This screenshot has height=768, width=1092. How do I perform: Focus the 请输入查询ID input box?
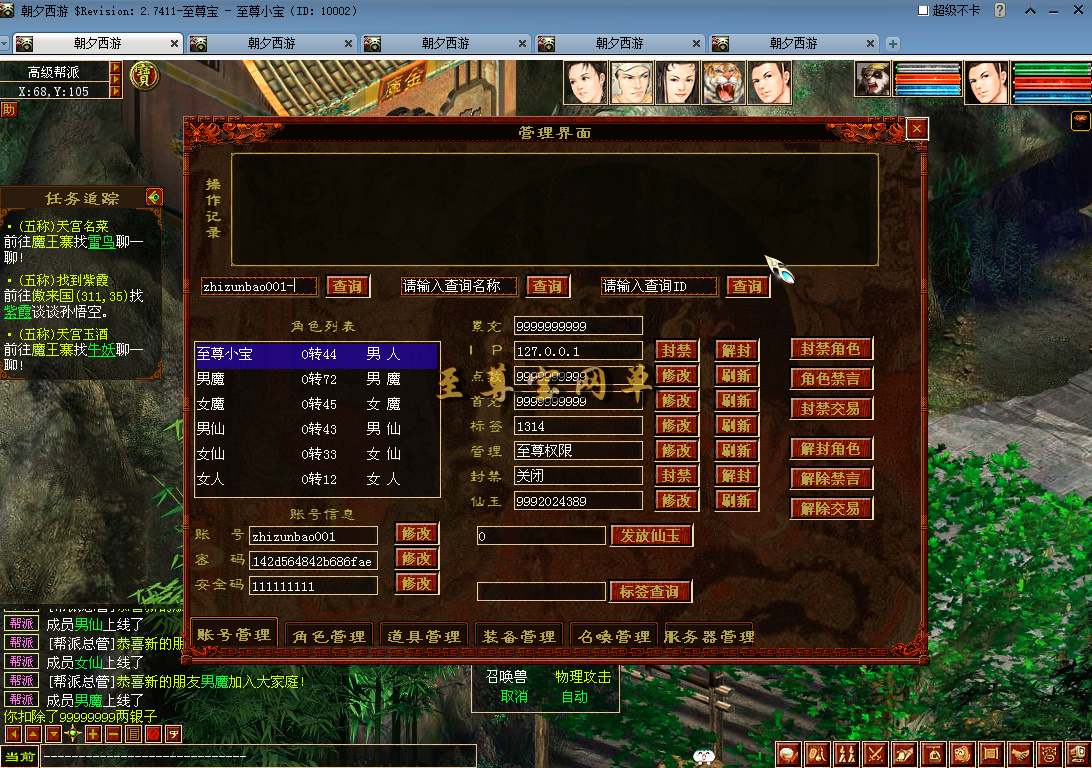[x=659, y=286]
